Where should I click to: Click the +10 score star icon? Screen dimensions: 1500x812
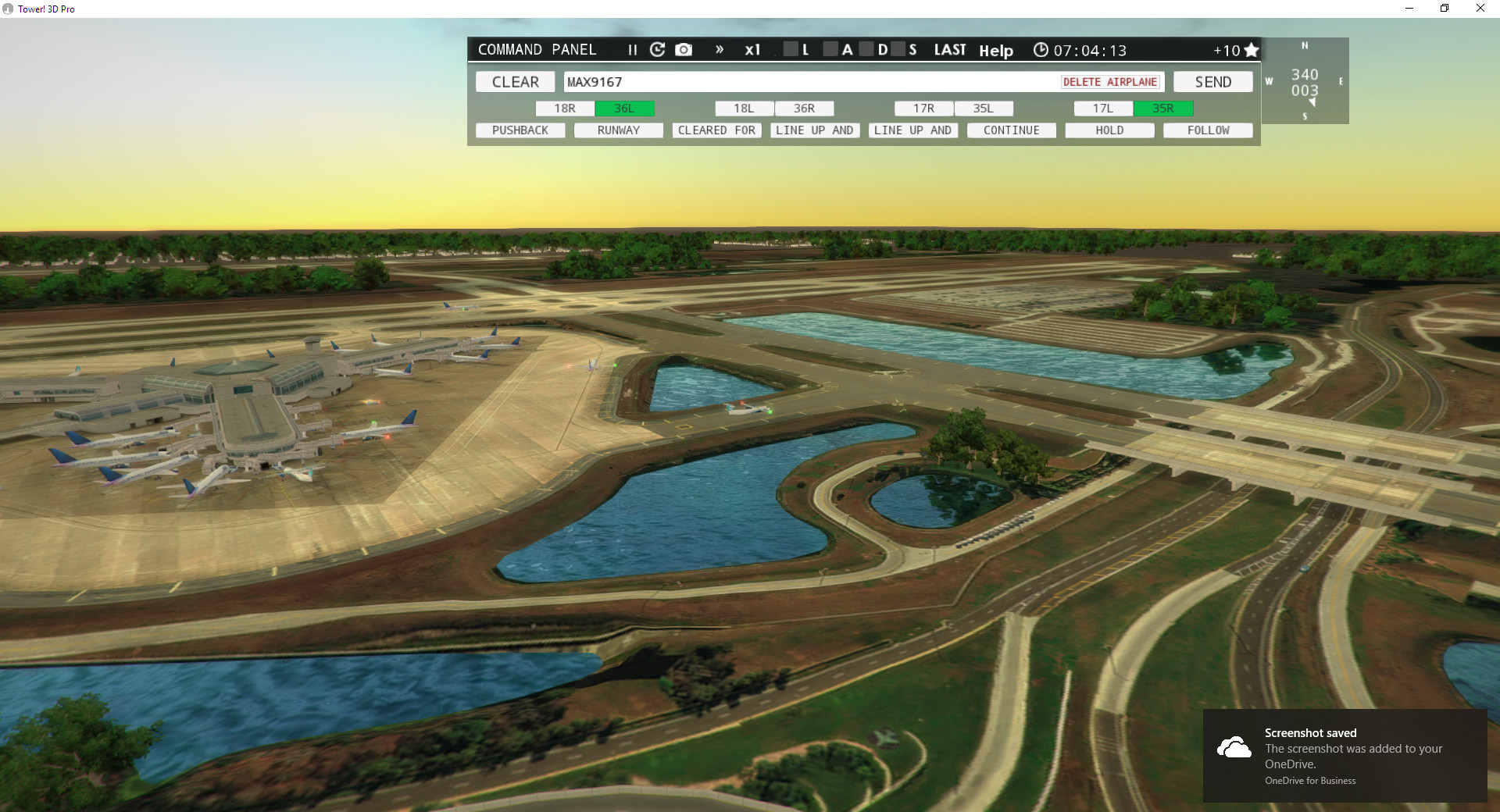pyautogui.click(x=1251, y=49)
